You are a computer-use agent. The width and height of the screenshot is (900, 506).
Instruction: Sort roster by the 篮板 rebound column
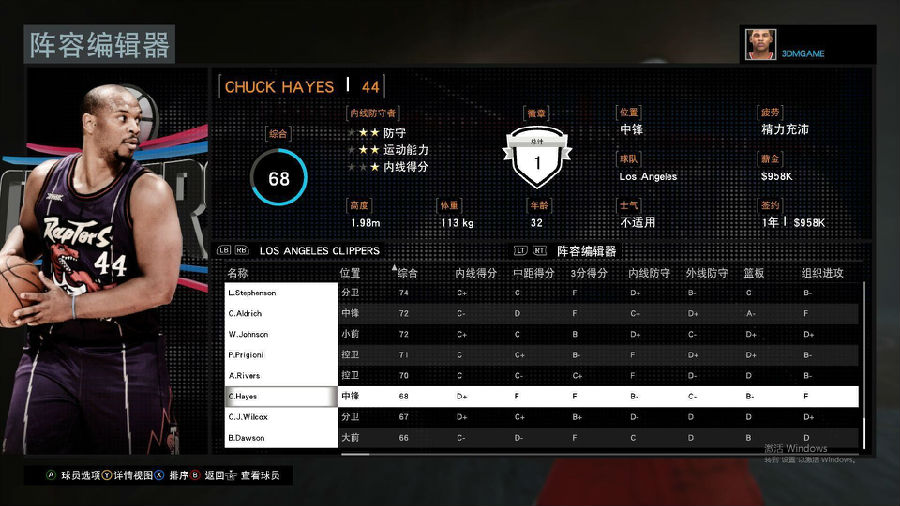pyautogui.click(x=756, y=272)
